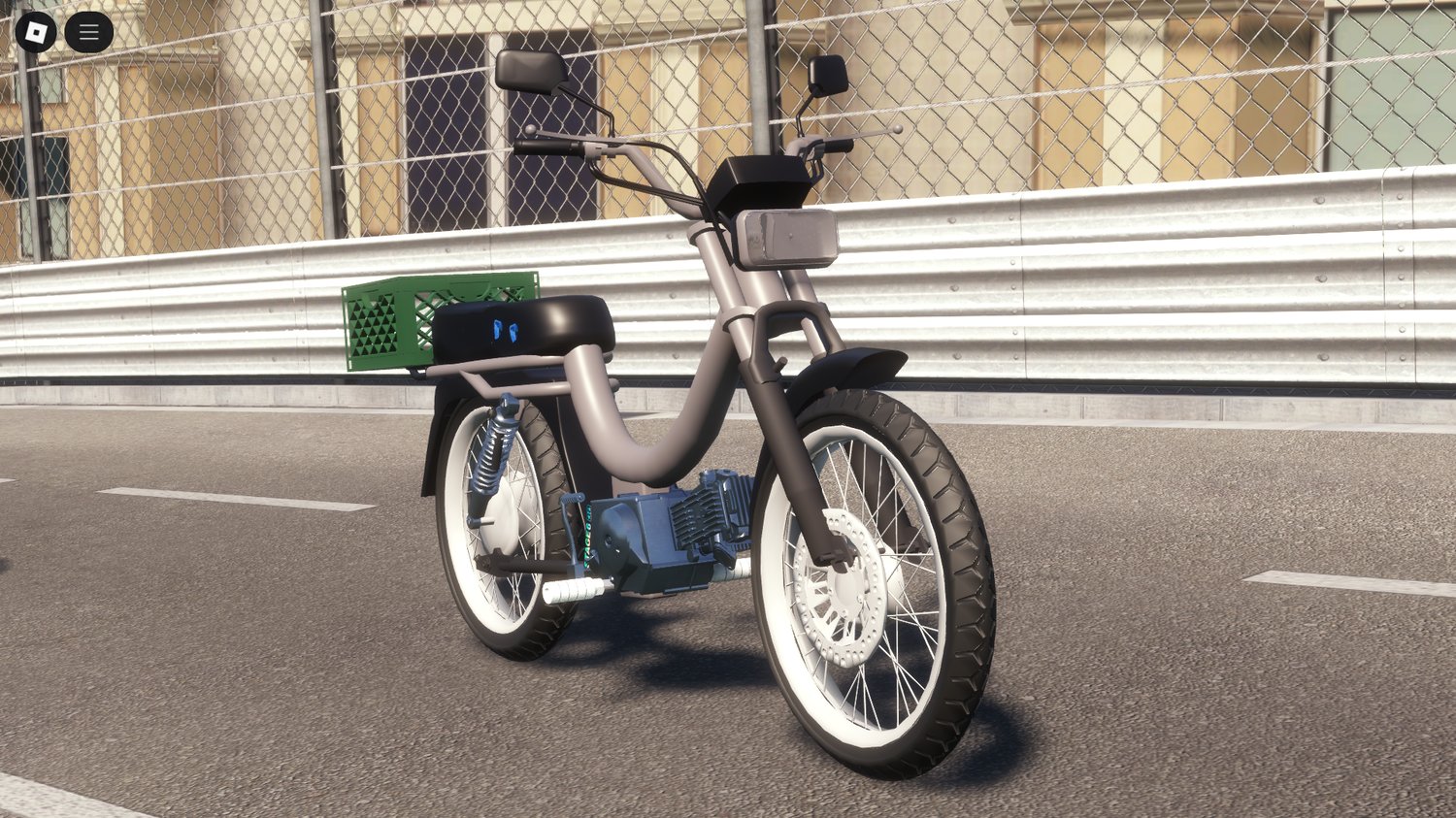
Task: Open the Roblox logo menu icon
Action: pyautogui.click(x=36, y=31)
